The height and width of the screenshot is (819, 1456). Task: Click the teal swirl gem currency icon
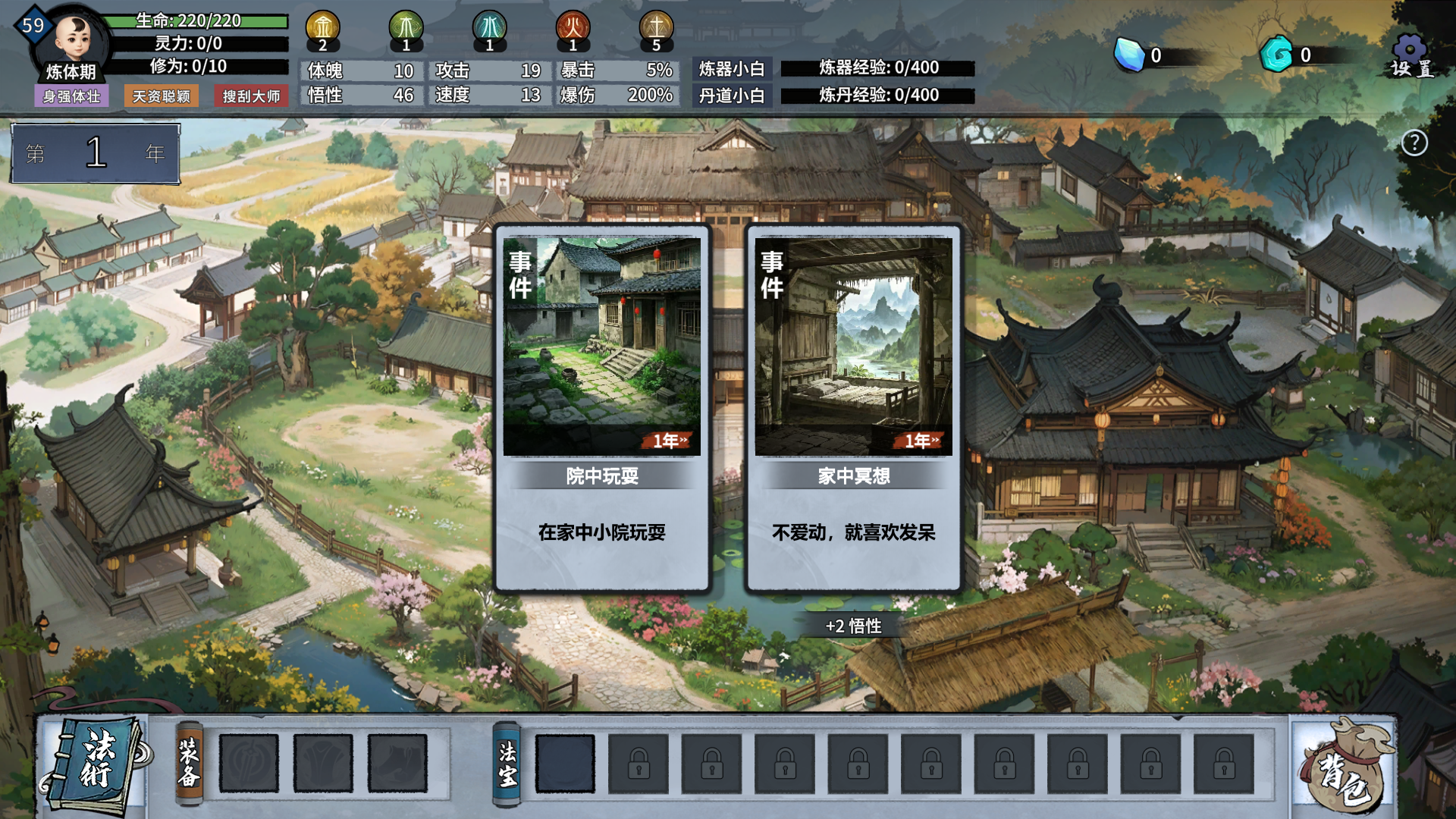1277,55
